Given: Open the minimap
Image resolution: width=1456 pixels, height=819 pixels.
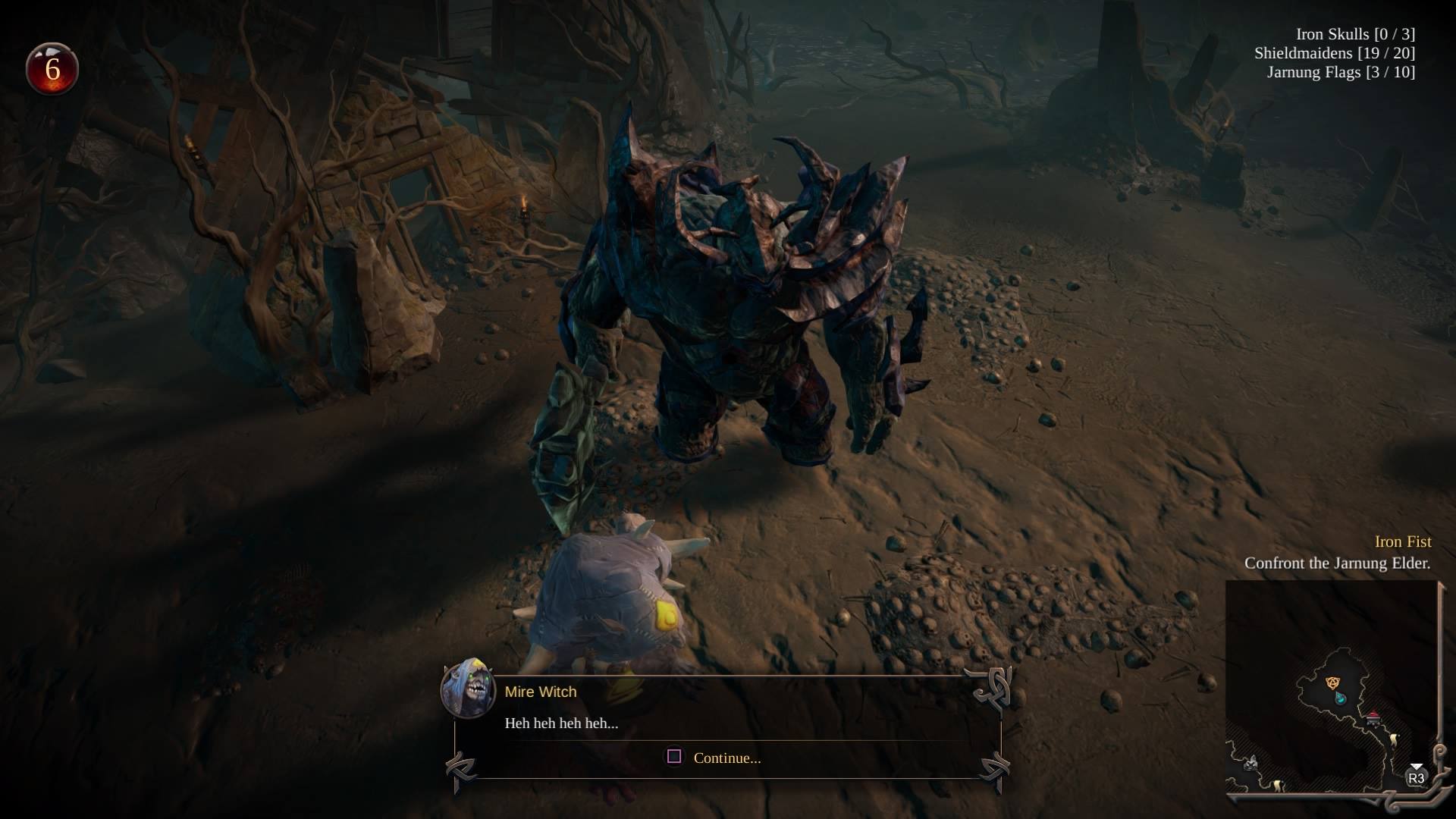Looking at the screenshot, I should (1331, 689).
